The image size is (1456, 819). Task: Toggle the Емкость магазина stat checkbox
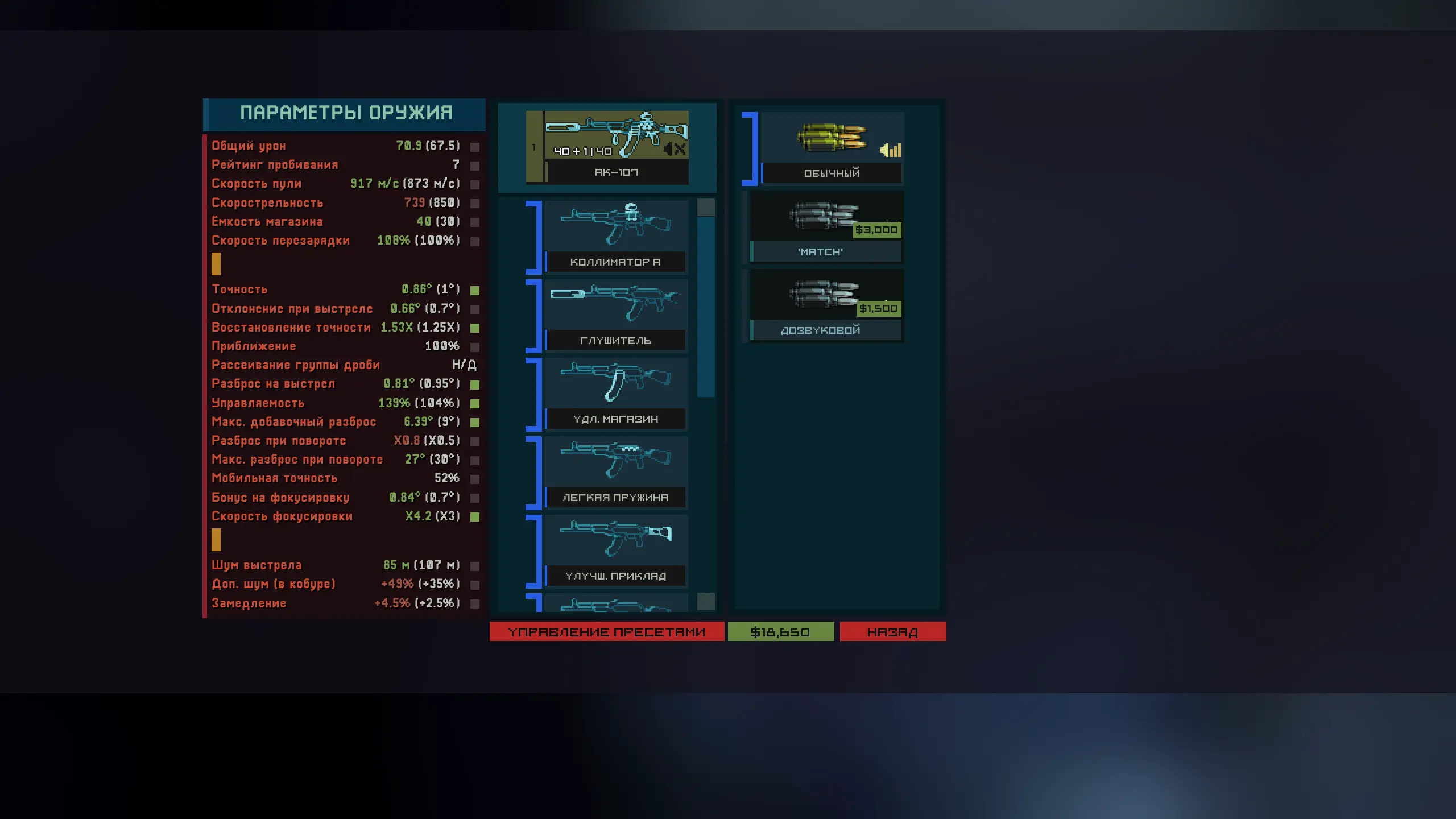click(475, 222)
